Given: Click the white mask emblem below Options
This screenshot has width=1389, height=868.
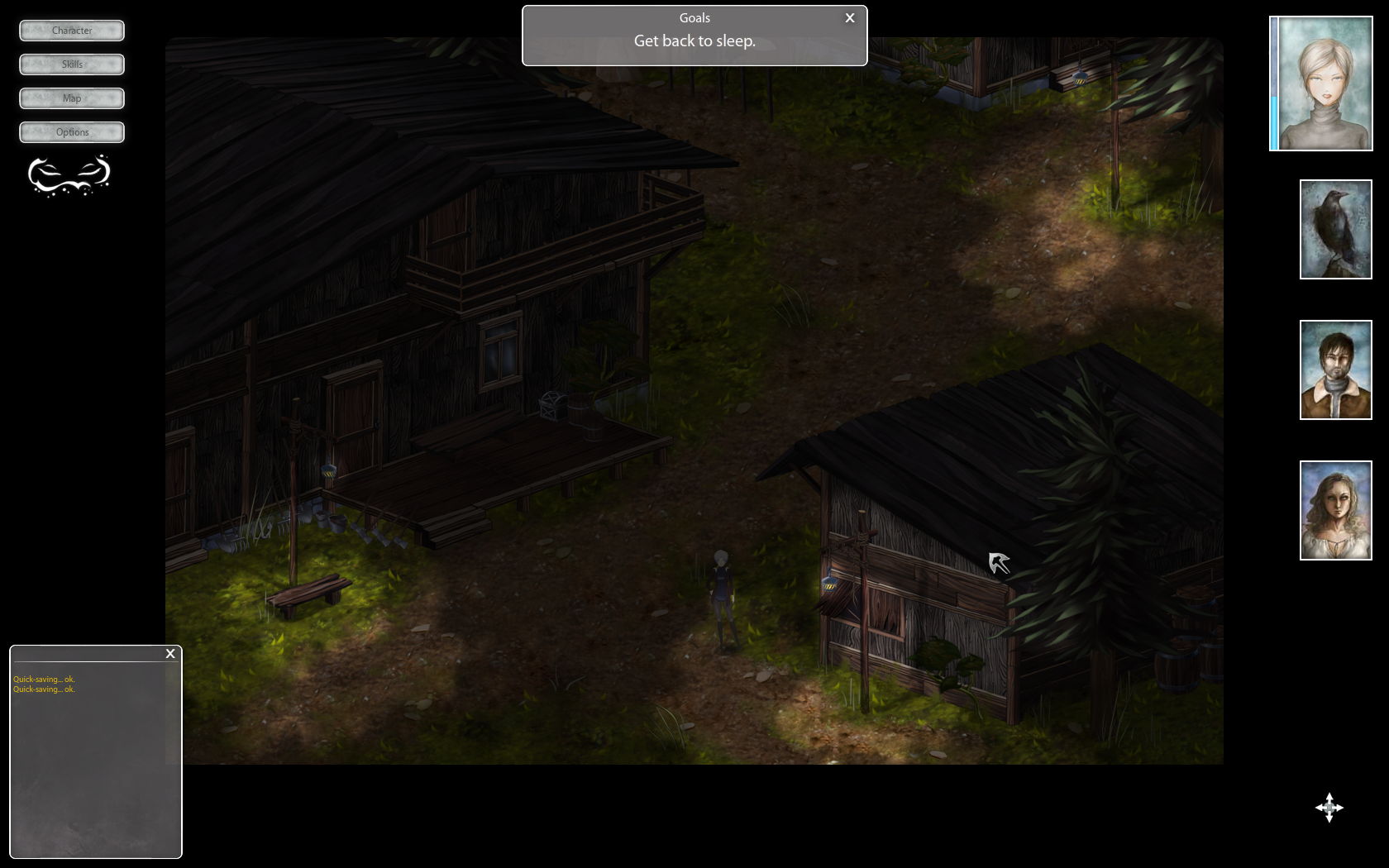Looking at the screenshot, I should (71, 177).
